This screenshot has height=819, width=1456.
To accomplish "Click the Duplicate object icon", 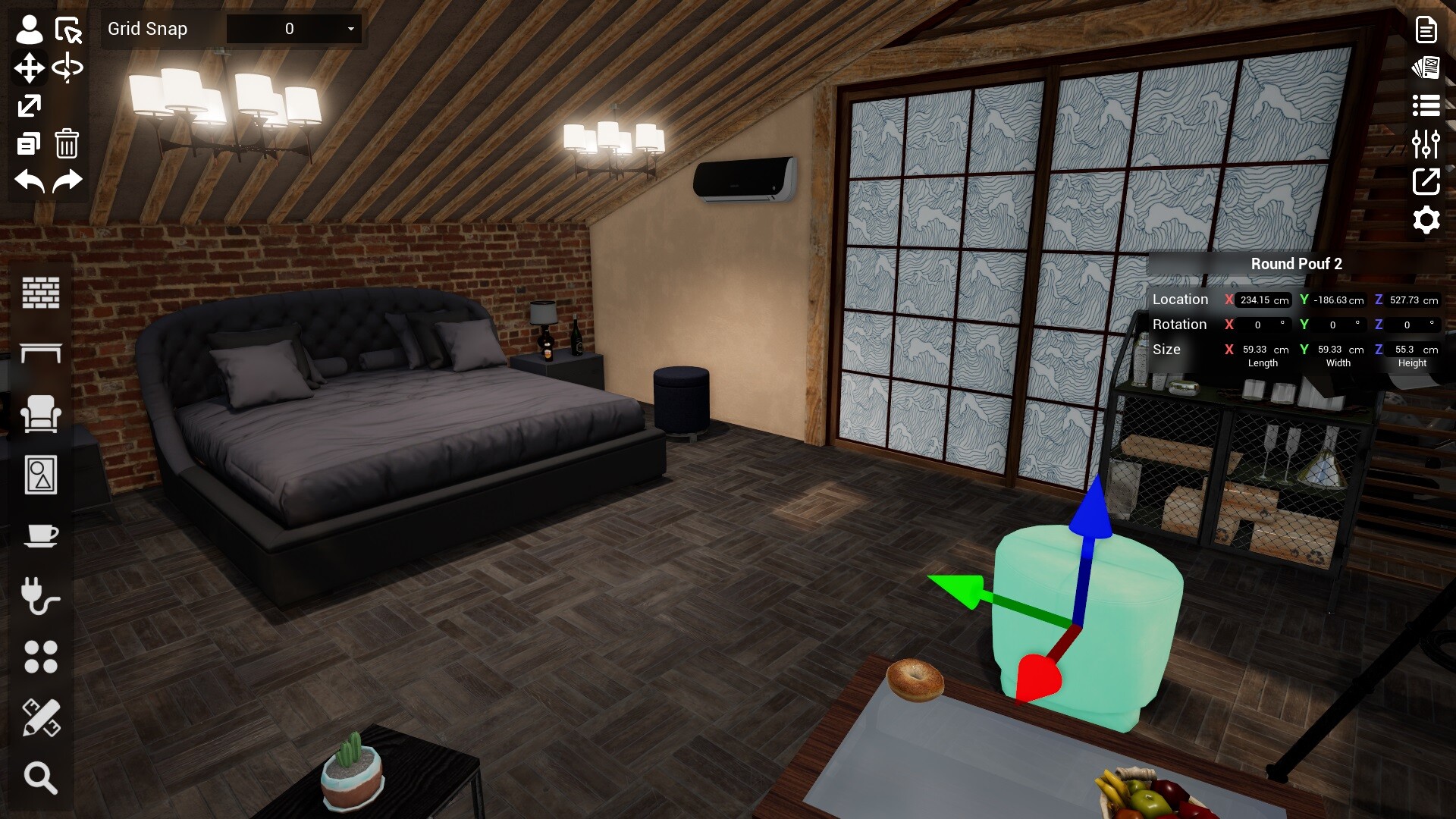I will [28, 143].
